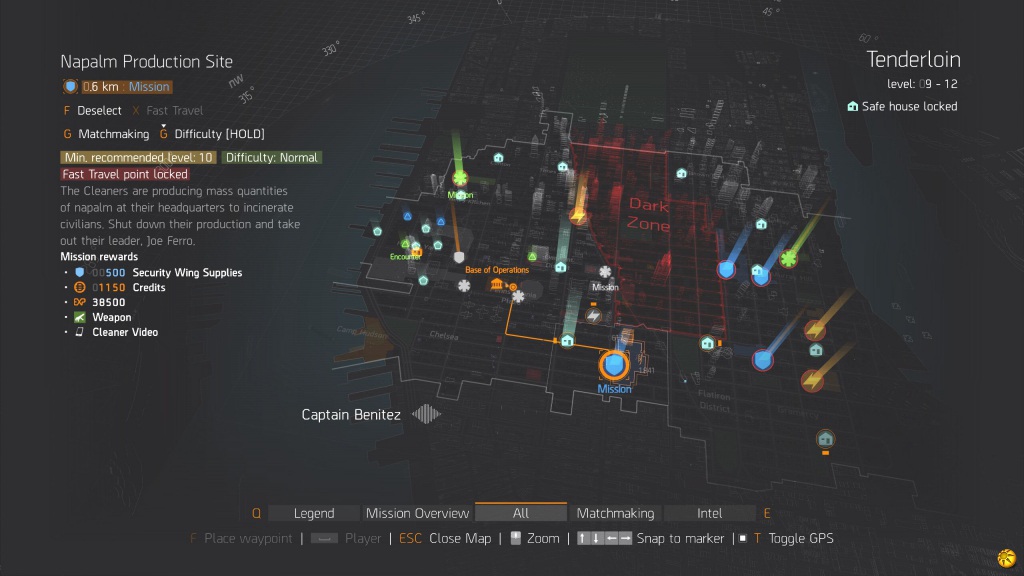Viewport: 1024px width, 576px height.
Task: Toggle GPS routing
Action: coord(799,538)
